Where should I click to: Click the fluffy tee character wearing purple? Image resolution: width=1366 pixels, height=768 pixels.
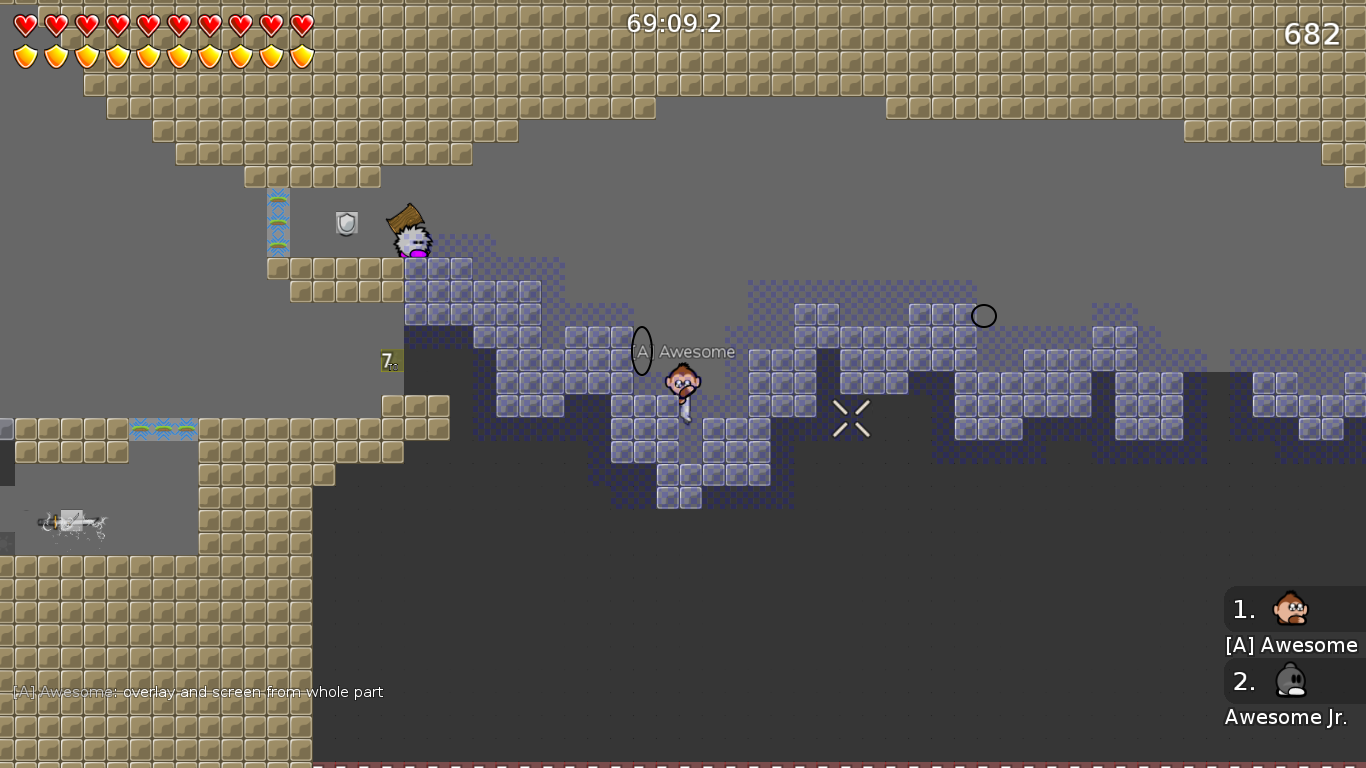412,243
